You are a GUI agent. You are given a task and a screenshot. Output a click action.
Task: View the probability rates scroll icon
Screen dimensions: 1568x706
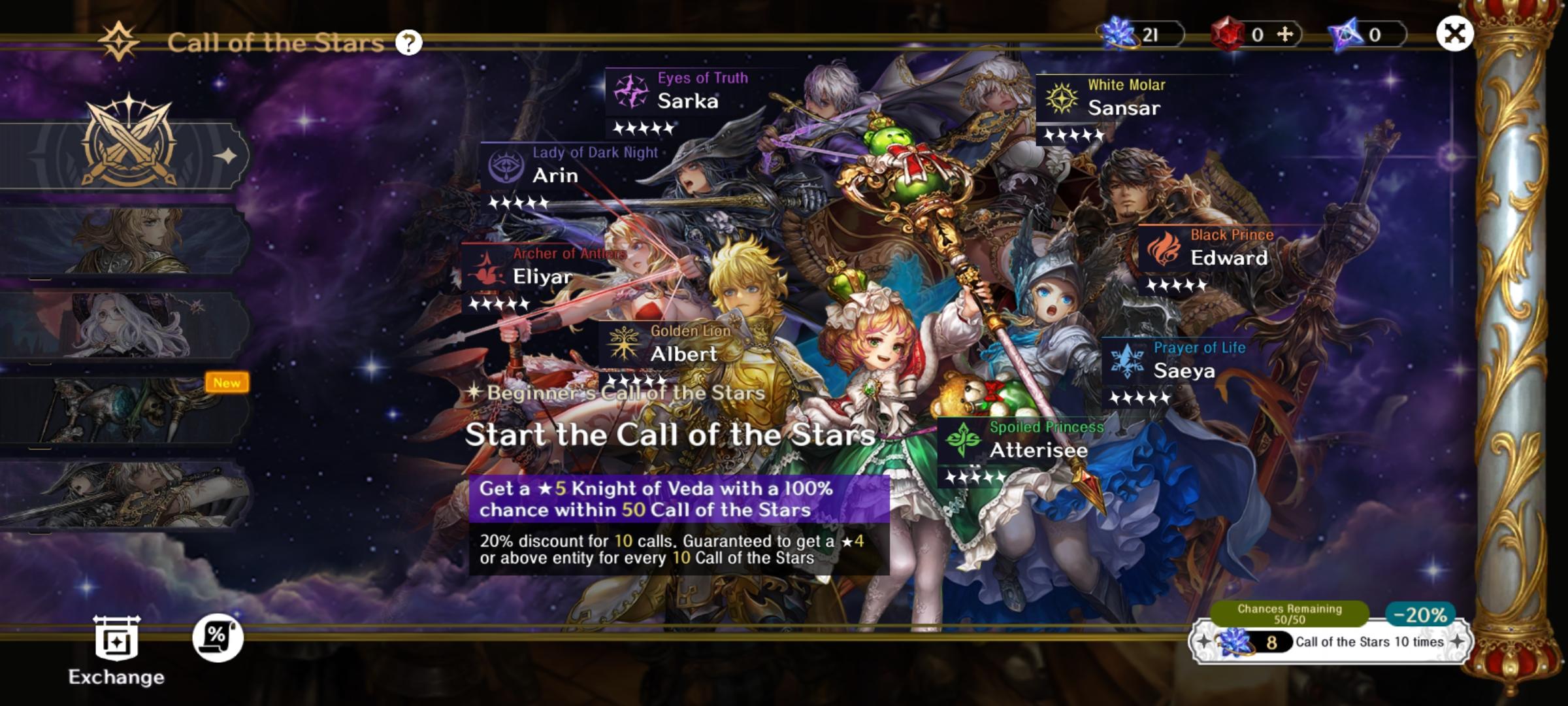218,637
